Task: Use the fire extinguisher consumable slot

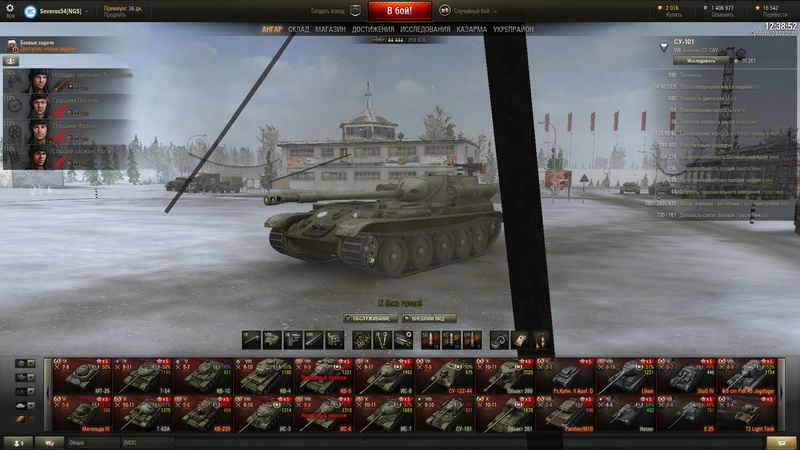Action: 543,340
